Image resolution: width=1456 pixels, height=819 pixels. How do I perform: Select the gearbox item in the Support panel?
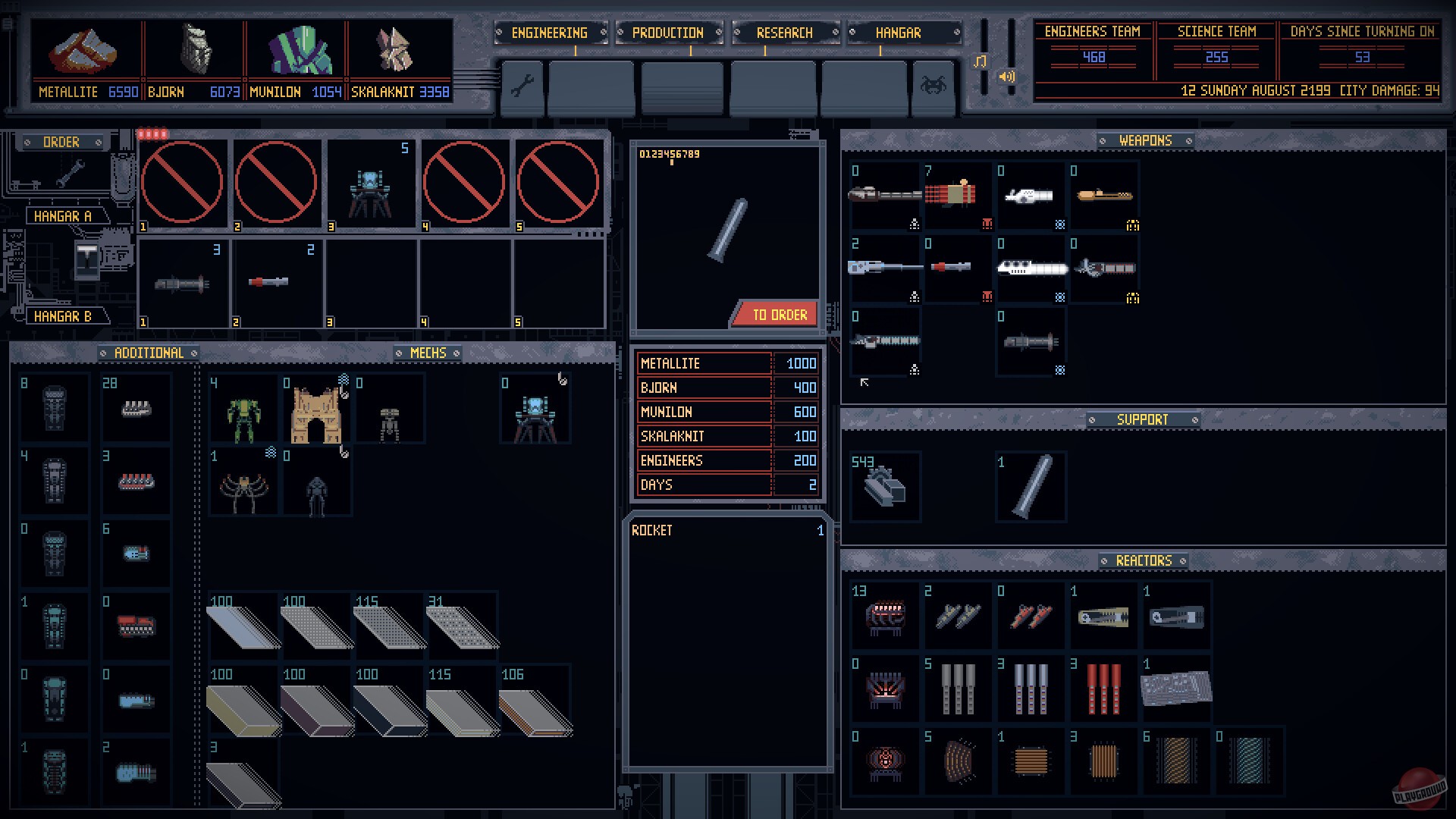[x=884, y=487]
